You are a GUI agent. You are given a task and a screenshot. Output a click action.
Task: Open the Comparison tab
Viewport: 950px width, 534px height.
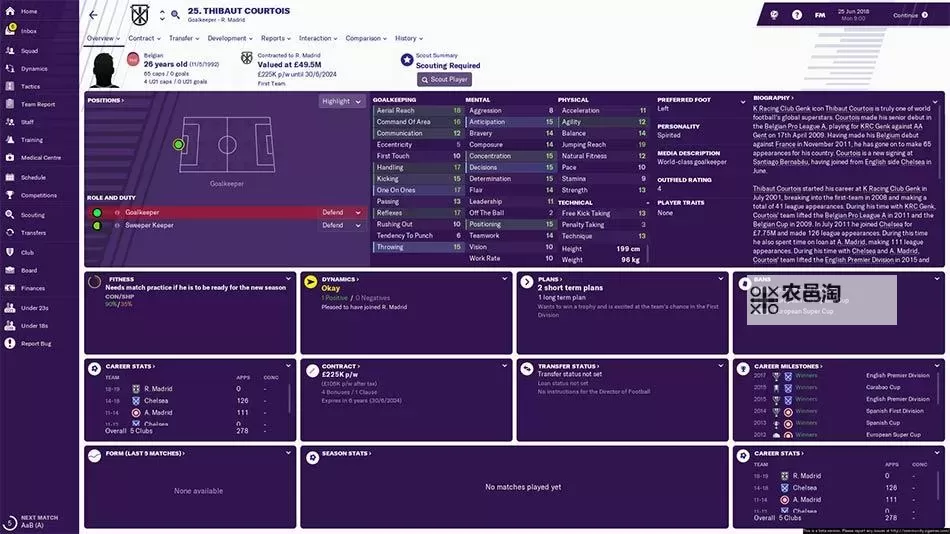click(x=365, y=38)
